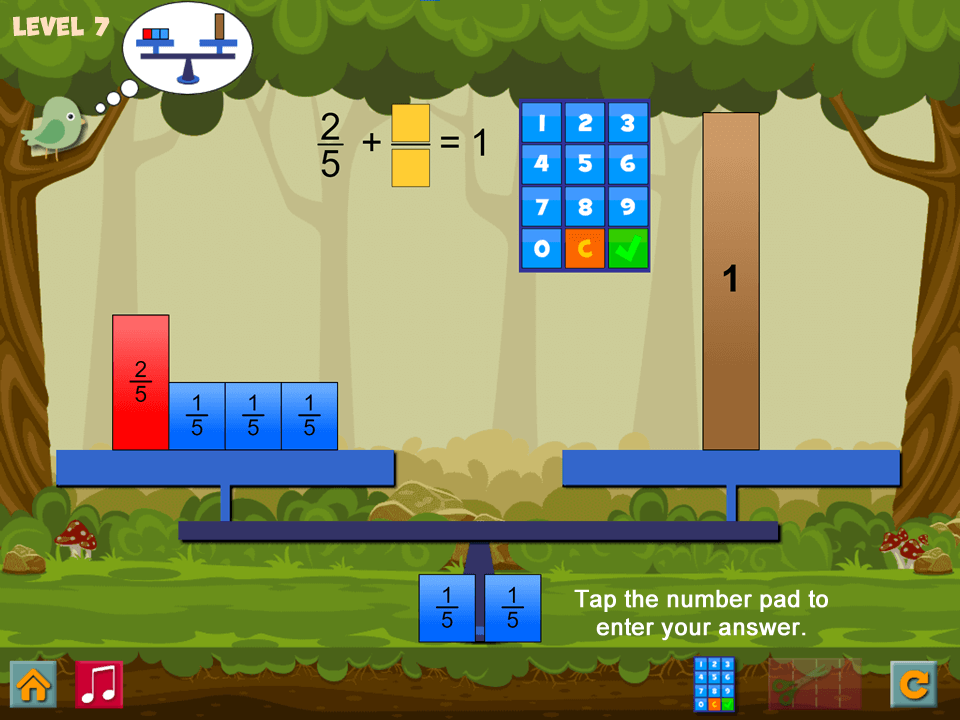Submit the answer with the green checkmark
Viewport: 960px width, 720px height.
628,249
